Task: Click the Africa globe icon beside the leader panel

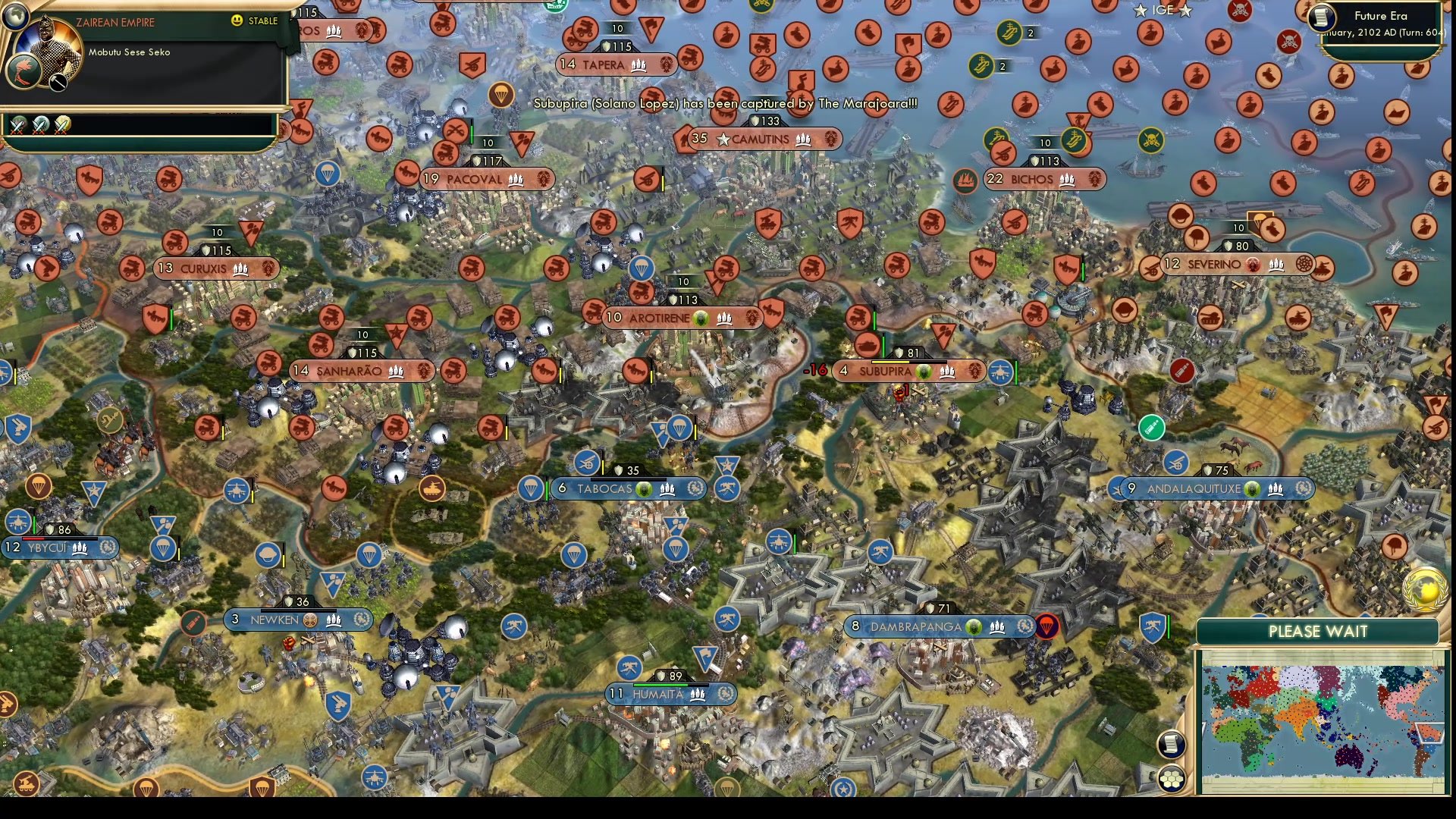Action: [x=16, y=17]
